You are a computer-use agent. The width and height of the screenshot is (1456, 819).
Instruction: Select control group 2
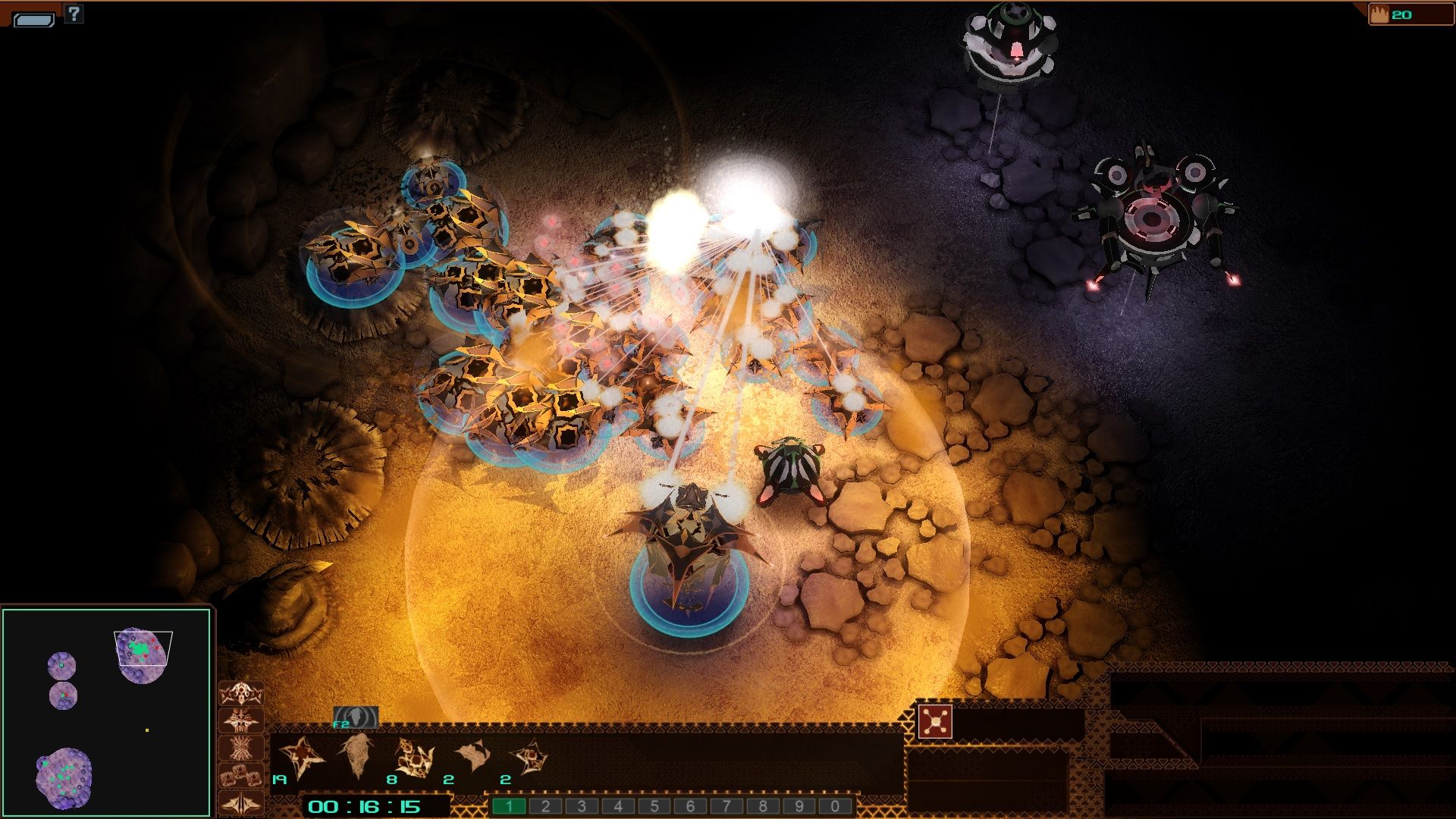point(545,806)
